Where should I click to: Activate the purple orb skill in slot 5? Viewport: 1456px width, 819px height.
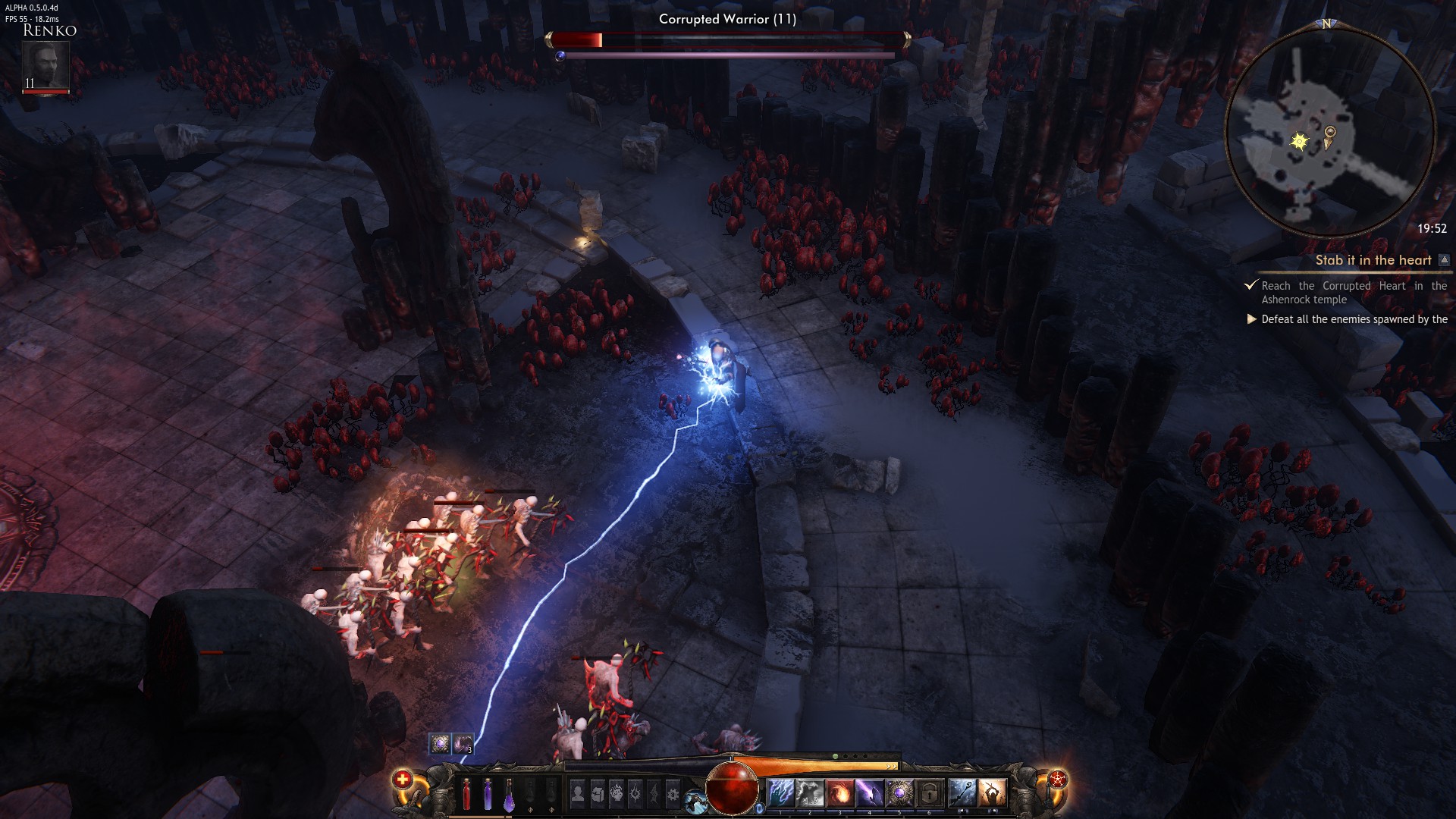coord(899,793)
